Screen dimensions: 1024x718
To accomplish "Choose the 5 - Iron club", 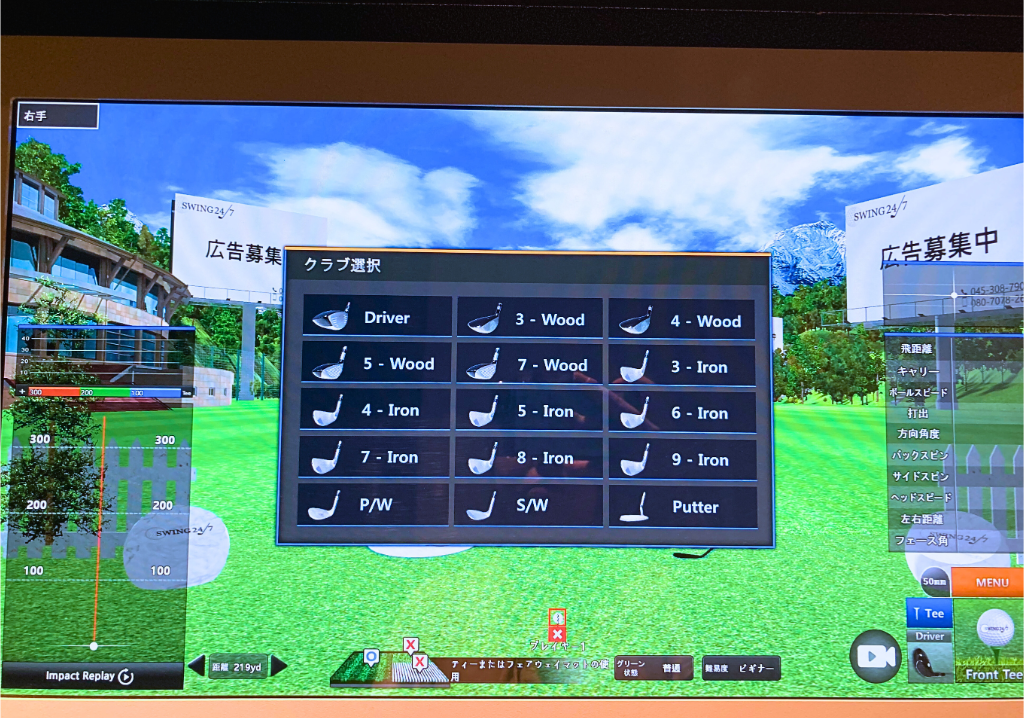I will [529, 411].
